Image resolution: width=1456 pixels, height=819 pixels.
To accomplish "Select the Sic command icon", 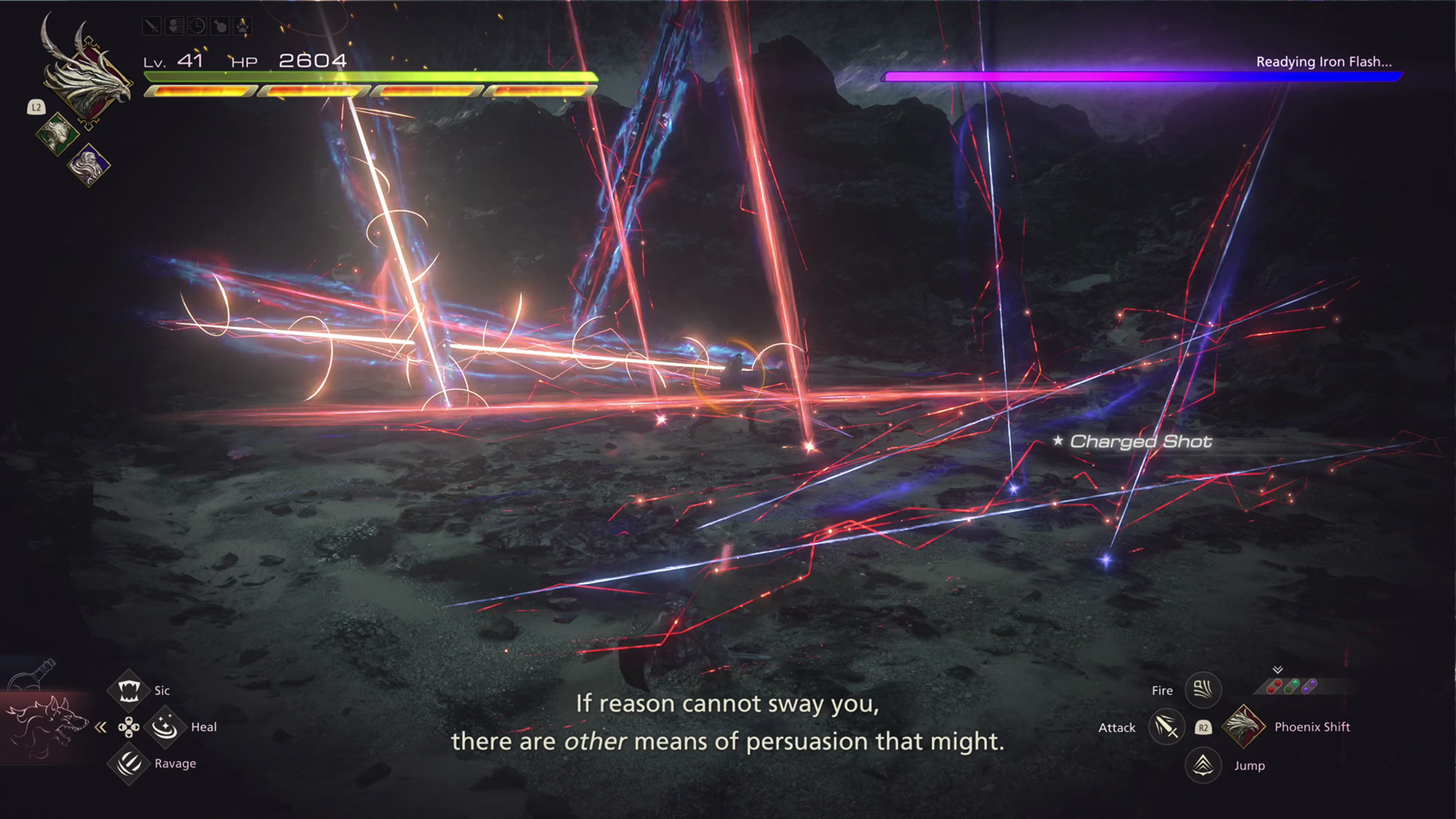I will [x=129, y=690].
